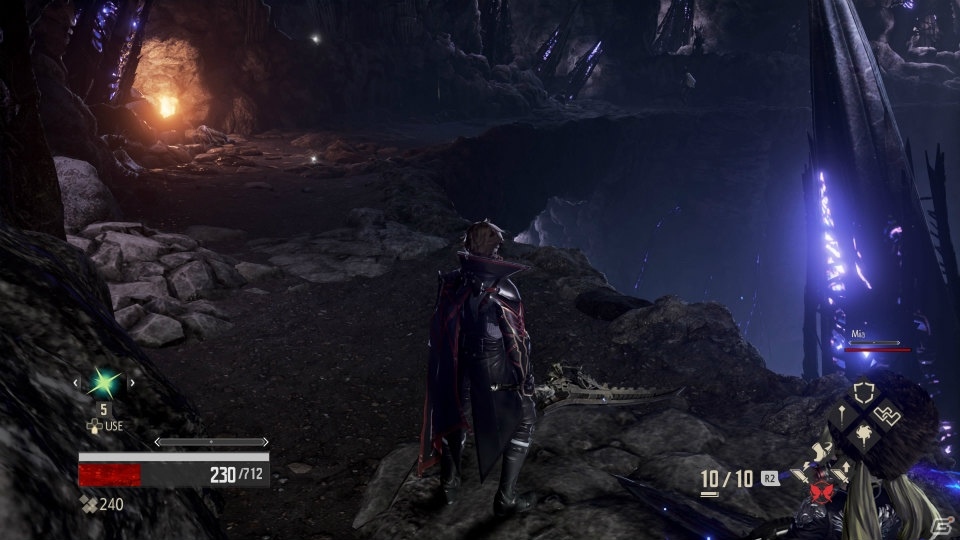Select the glowing green star quick item
Image resolution: width=960 pixels, height=540 pixels.
point(103,382)
